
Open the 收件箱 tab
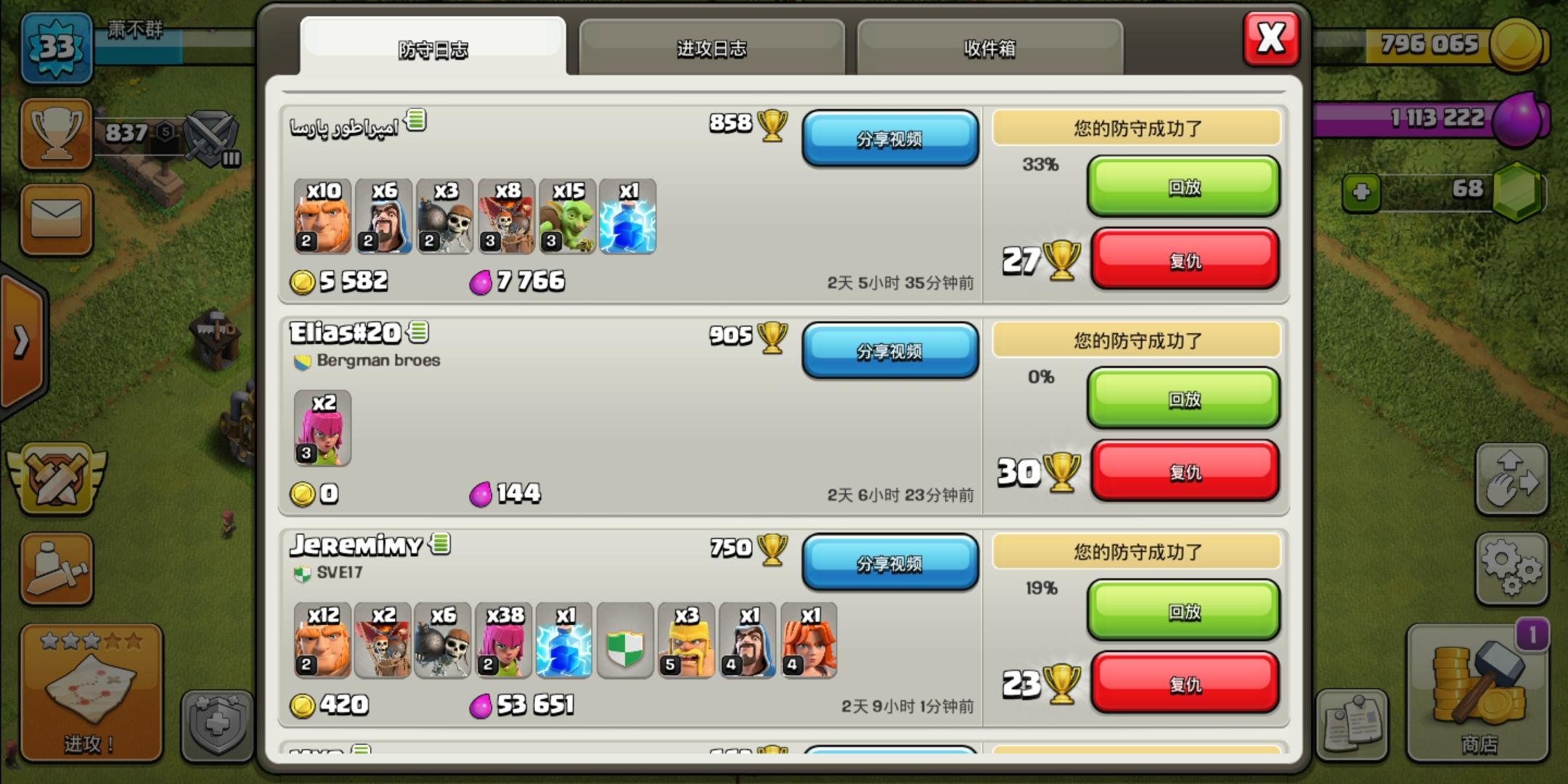click(989, 47)
